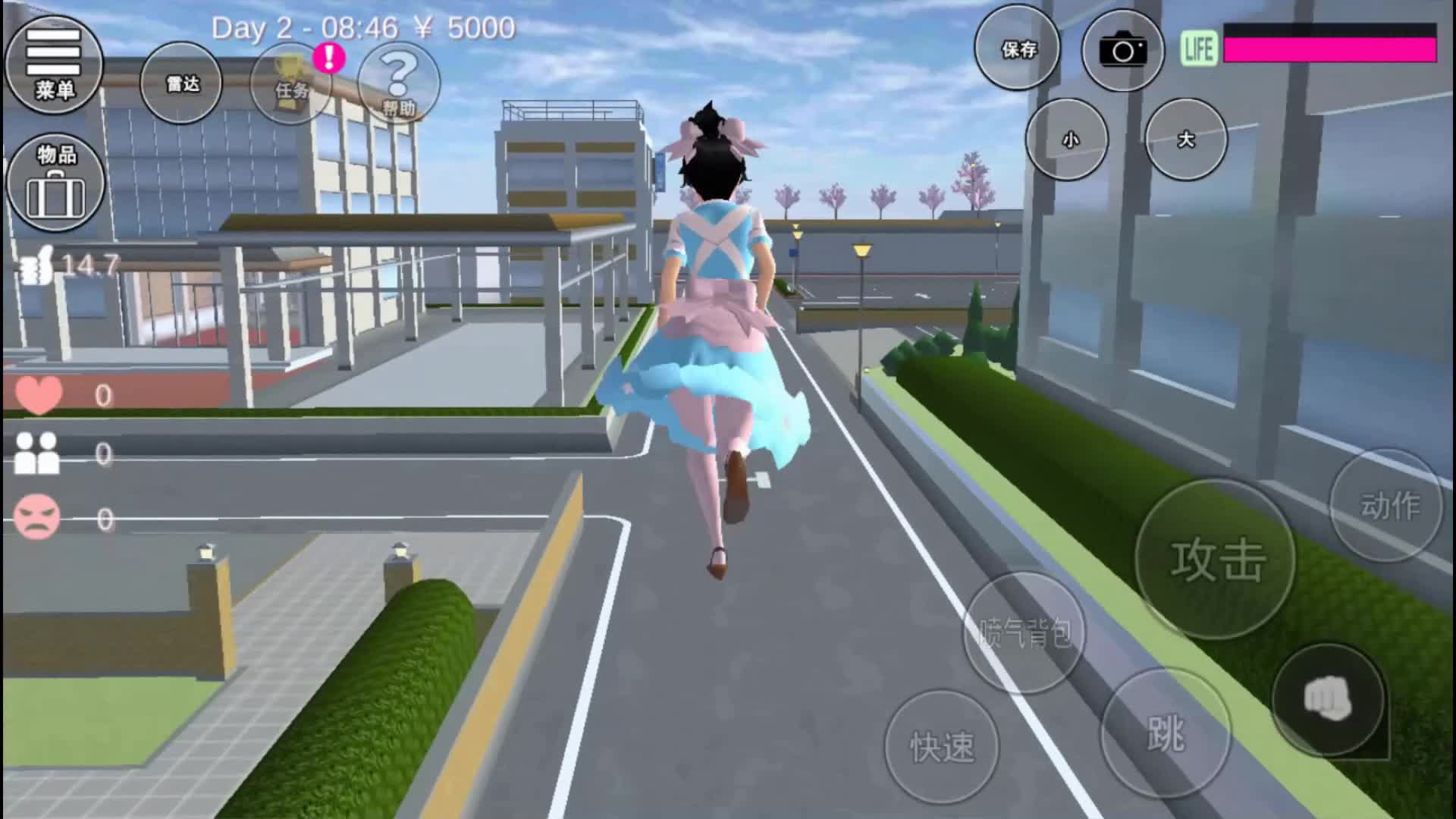Viewport: 1456px width, 819px height.
Task: Hit the 跳 jump button
Action: click(1166, 733)
